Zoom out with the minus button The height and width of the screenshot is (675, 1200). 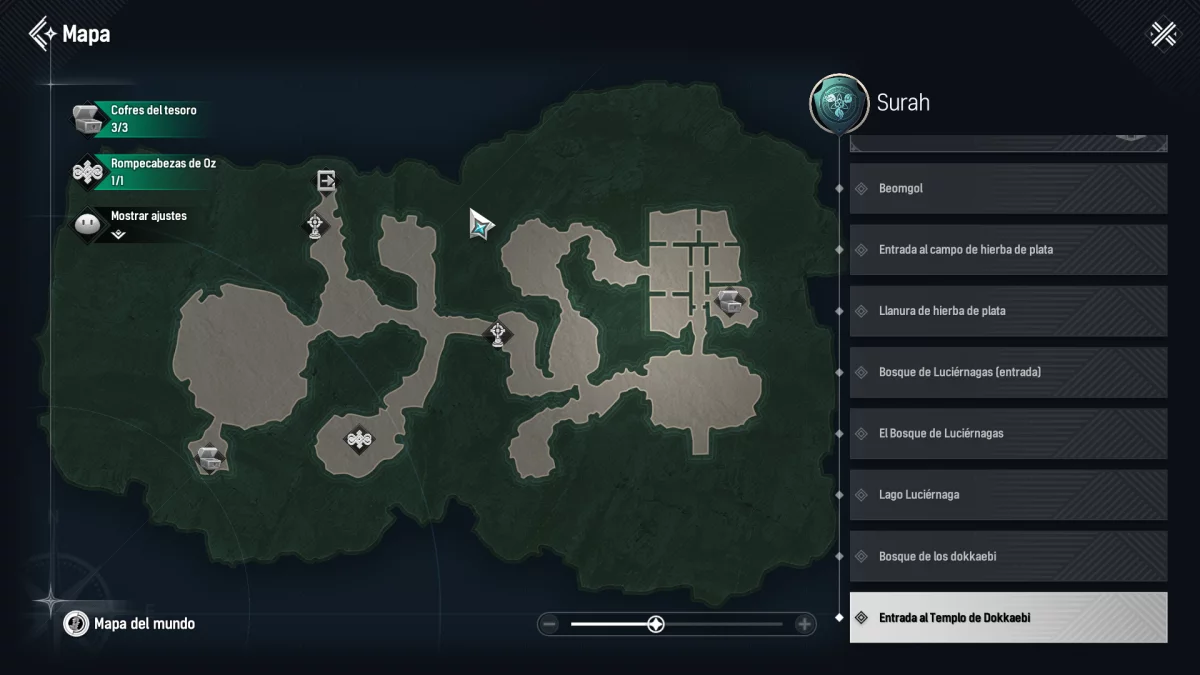pos(549,624)
